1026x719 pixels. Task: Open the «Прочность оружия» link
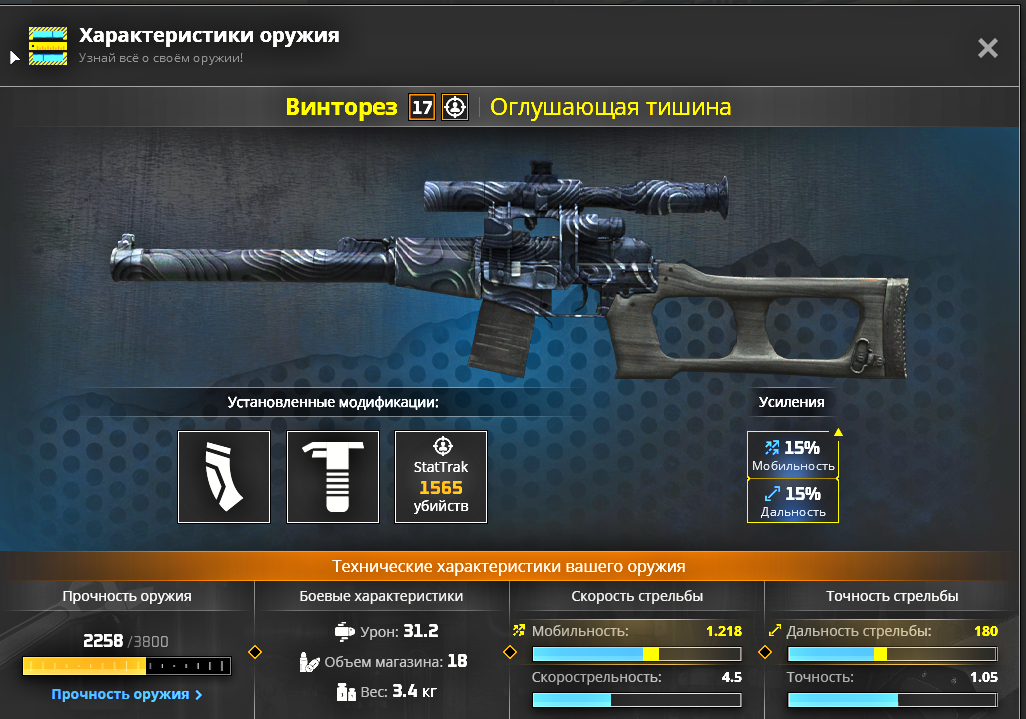[x=127, y=694]
